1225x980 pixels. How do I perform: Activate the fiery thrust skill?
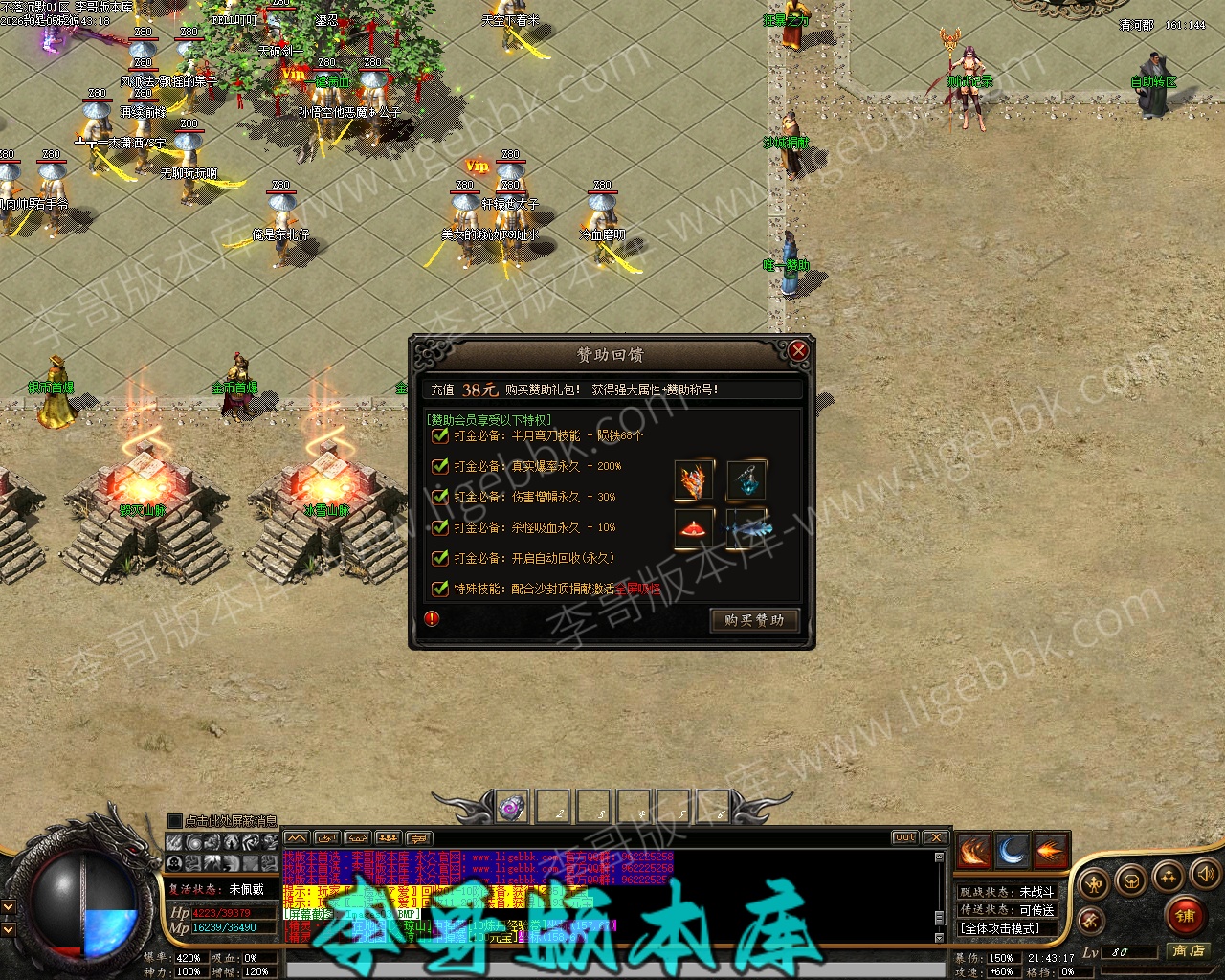click(1050, 851)
